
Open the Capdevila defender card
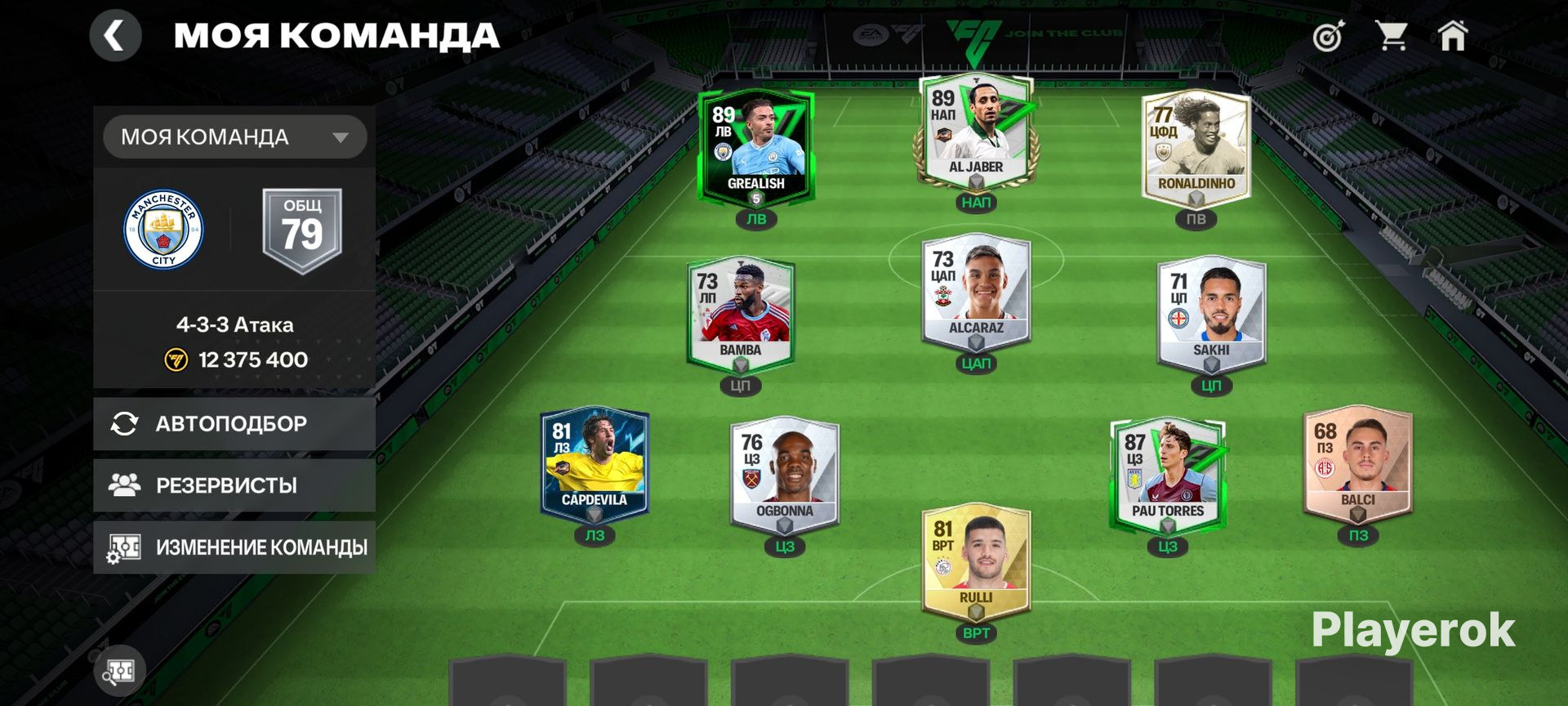coord(595,464)
